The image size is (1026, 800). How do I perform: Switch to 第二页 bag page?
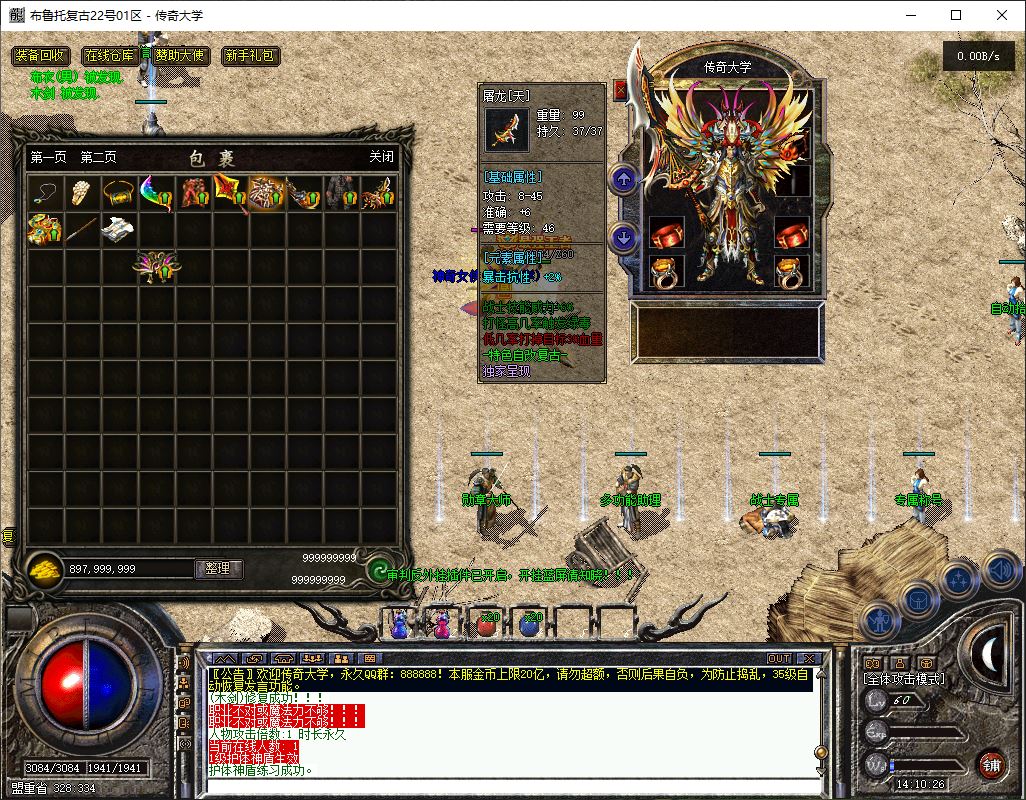click(x=98, y=157)
